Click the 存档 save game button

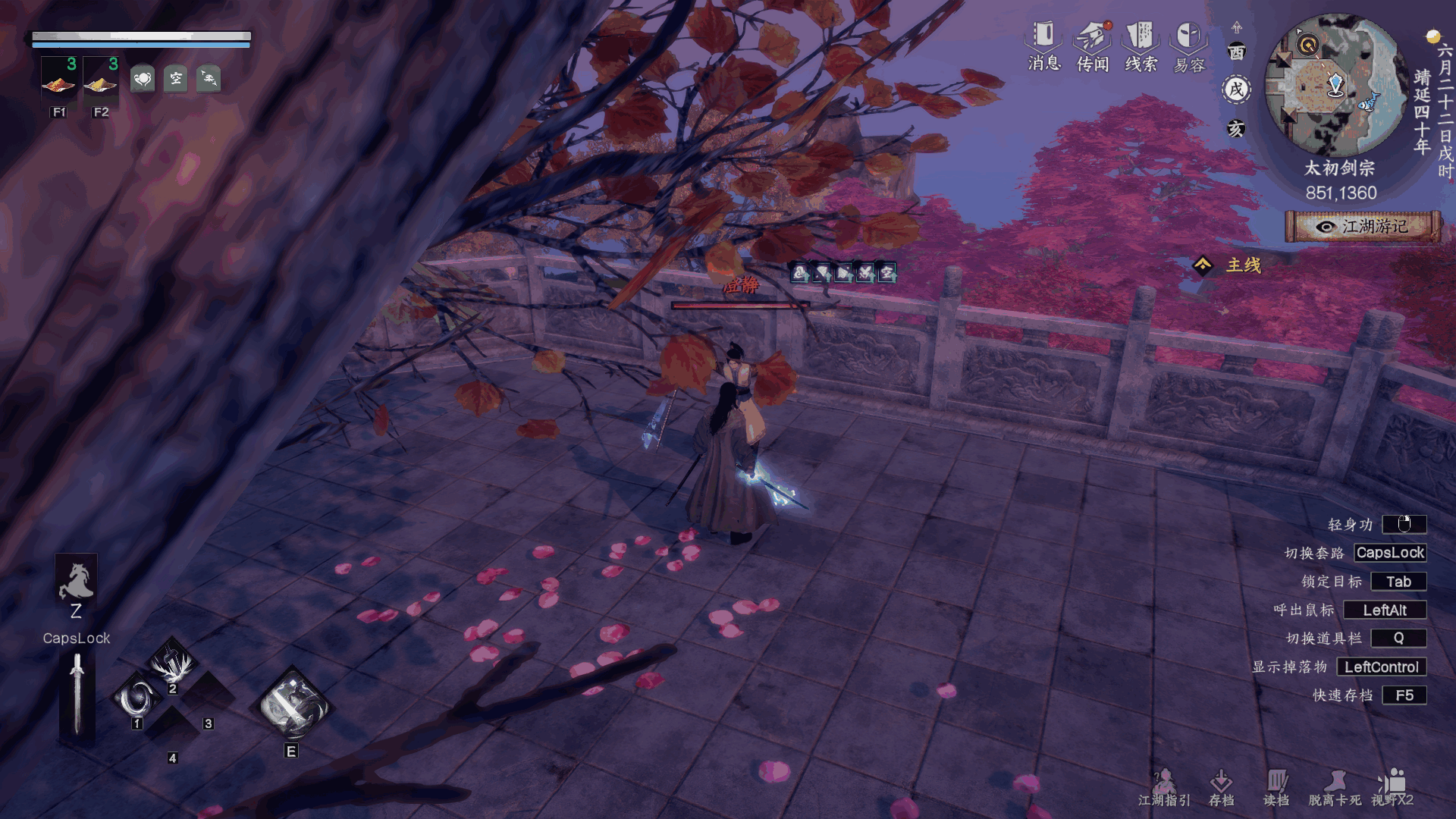click(1221, 787)
